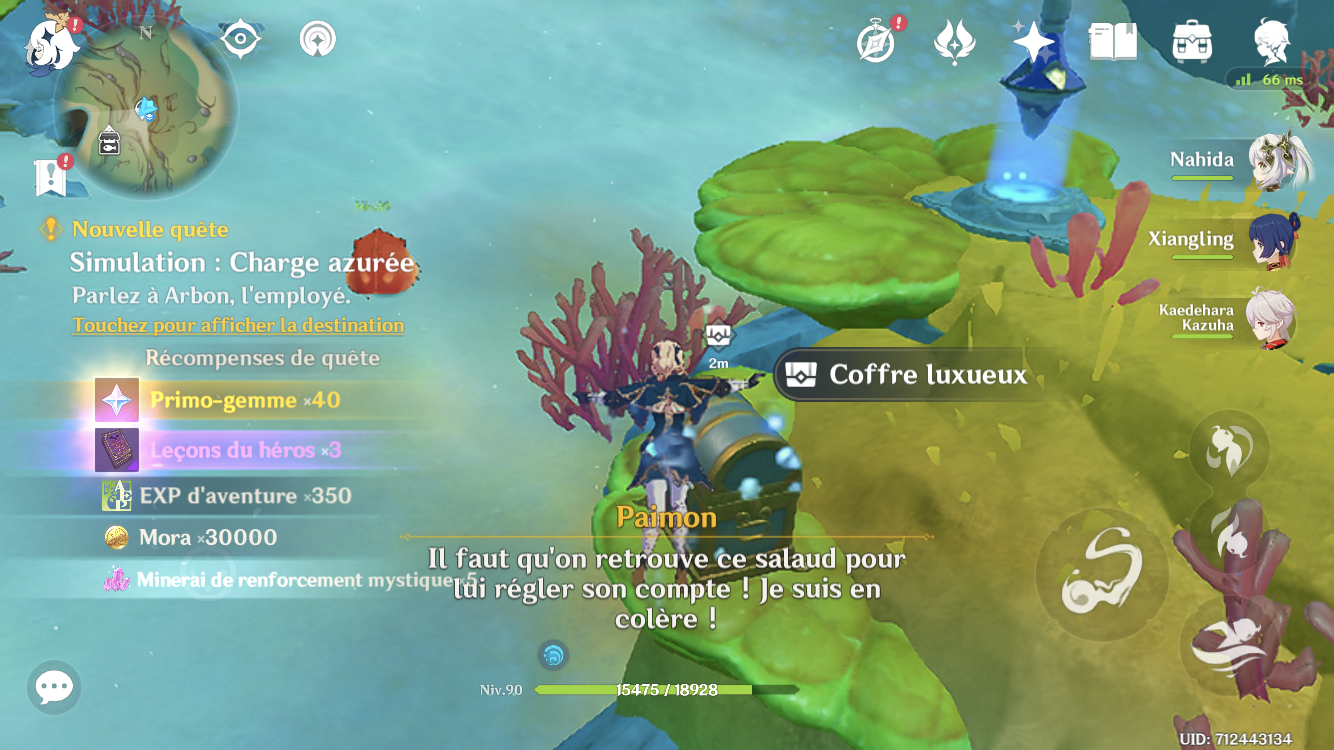Viewport: 1334px width, 750px height.
Task: Tap 'Touchez pour afficher la destination' link
Action: pyautogui.click(x=237, y=325)
